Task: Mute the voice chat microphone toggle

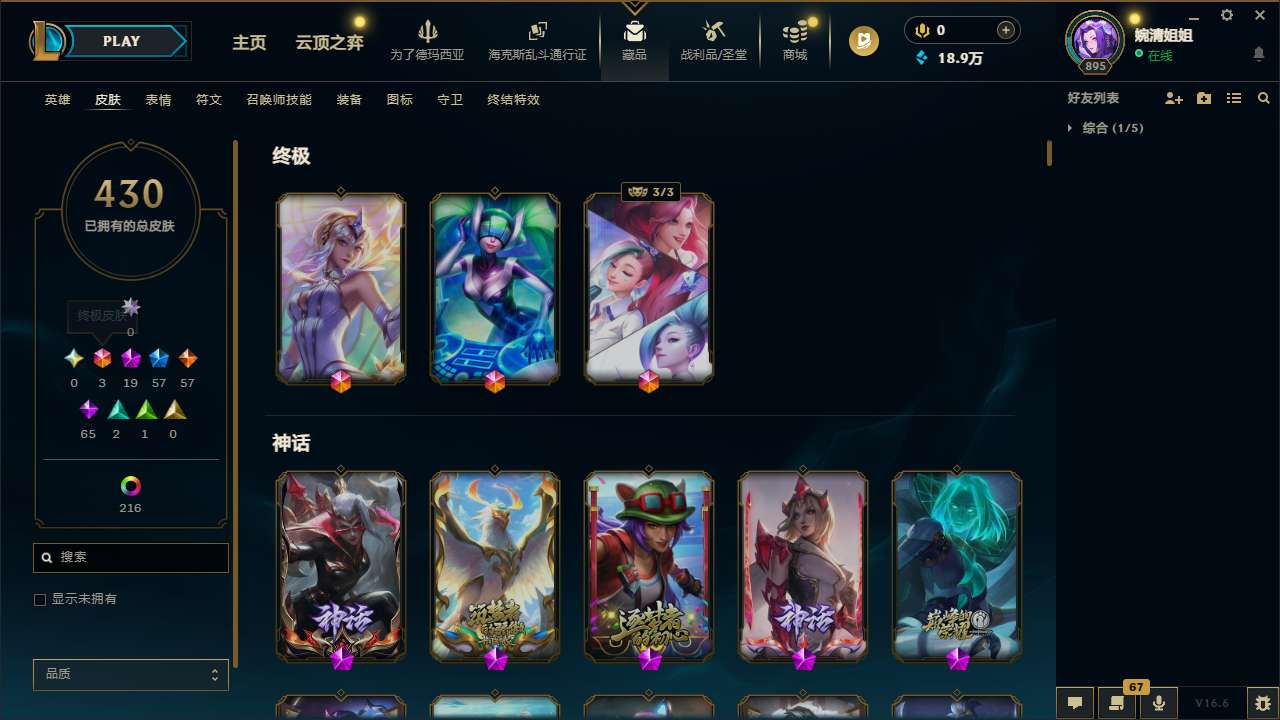Action: point(1158,703)
